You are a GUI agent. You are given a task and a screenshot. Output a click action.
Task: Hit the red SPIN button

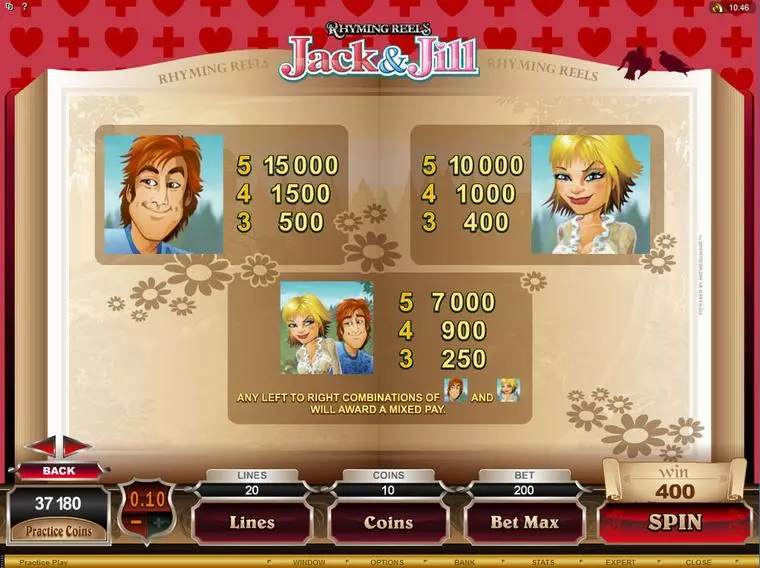click(x=675, y=522)
